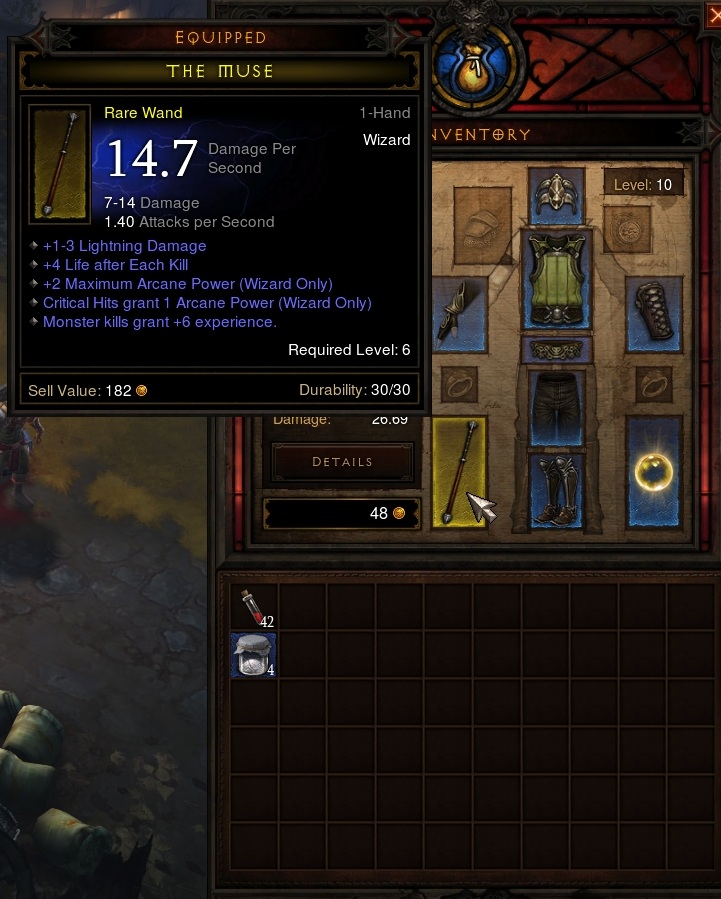The image size is (721, 899).
Task: Select the dark pants slot
Action: tap(556, 405)
